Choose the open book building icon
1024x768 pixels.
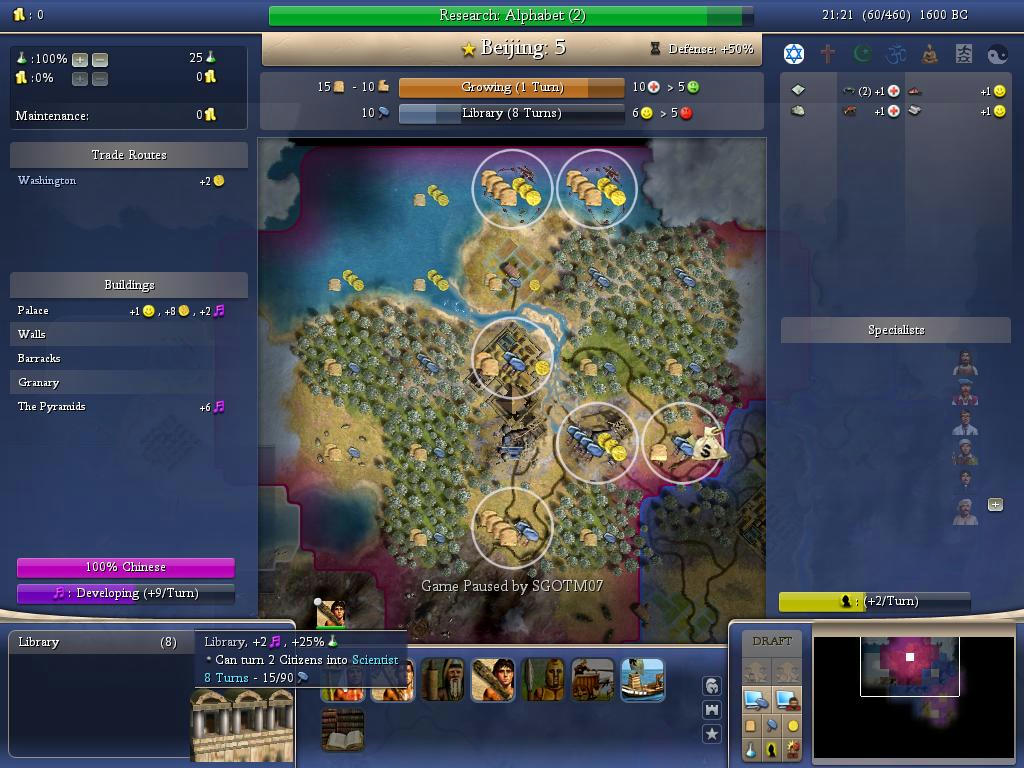342,729
